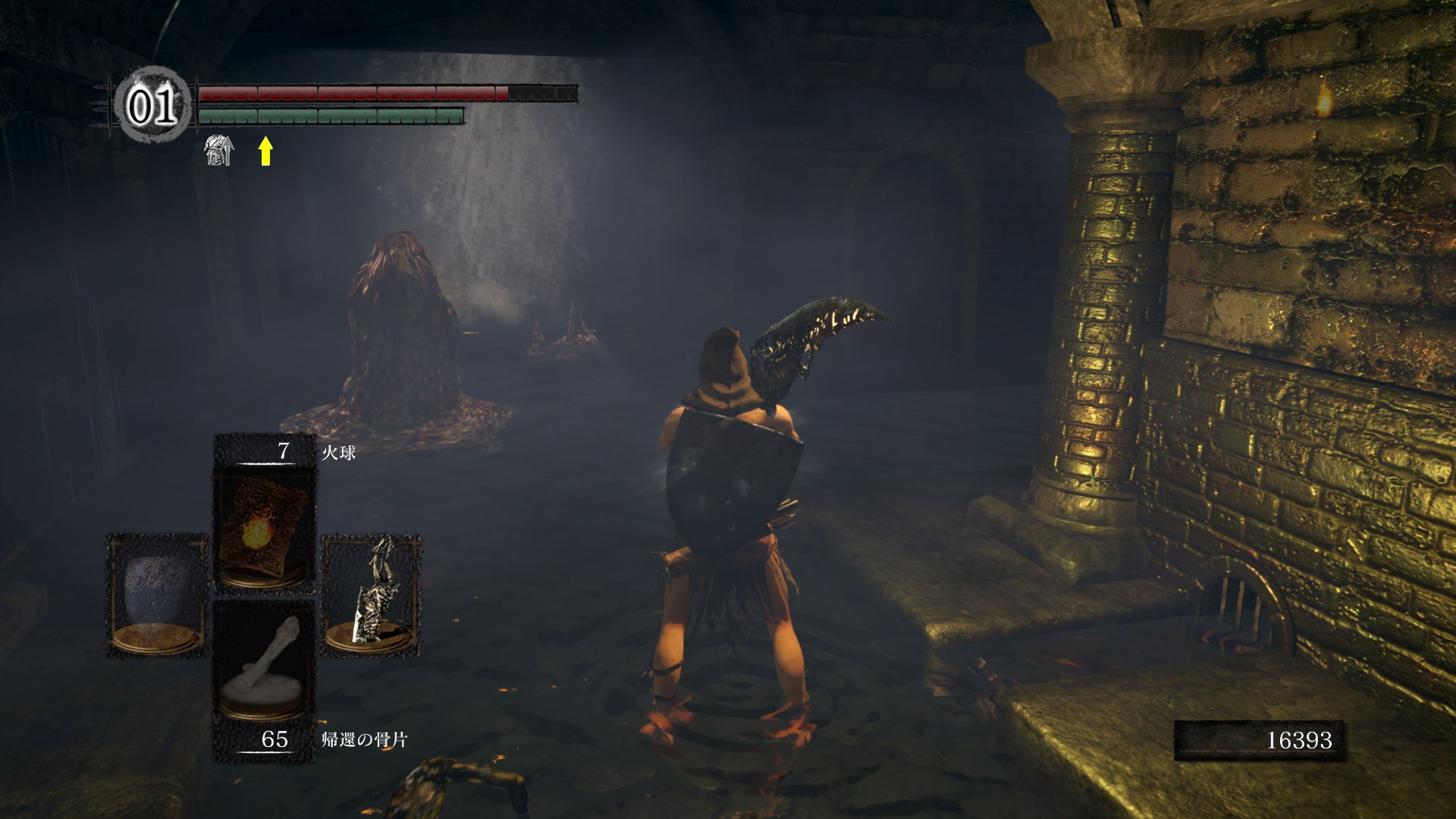Click the yellow arrow status icon
1456x819 pixels.
tap(265, 150)
